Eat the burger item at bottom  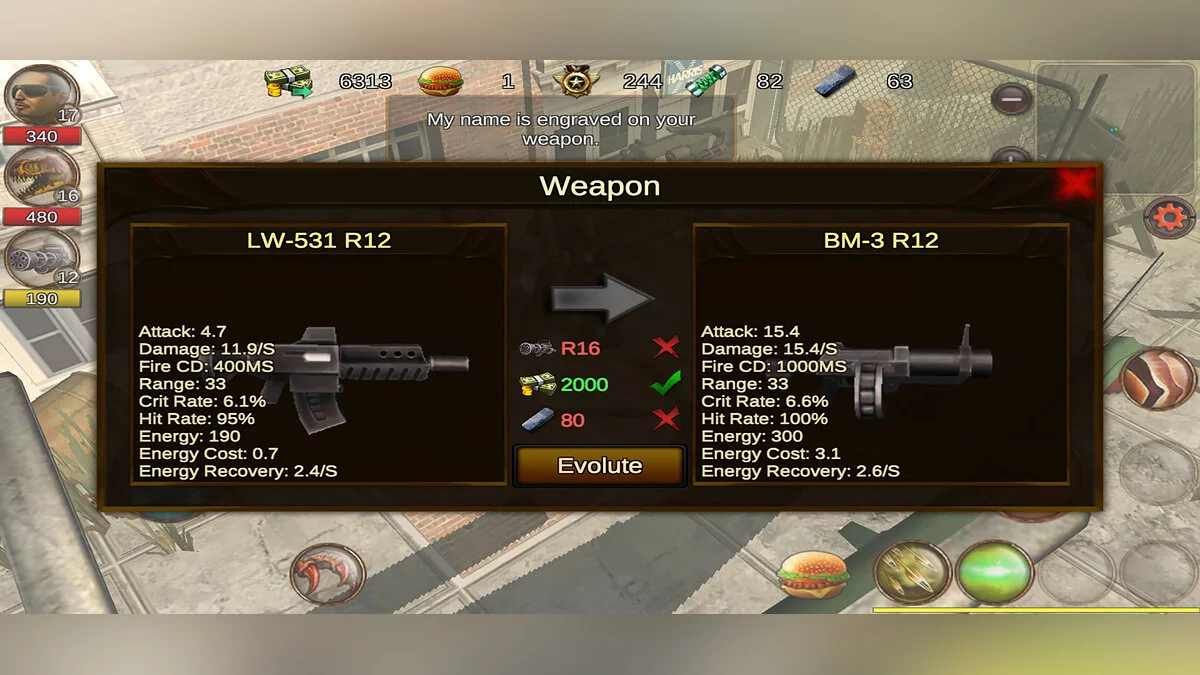[813, 574]
